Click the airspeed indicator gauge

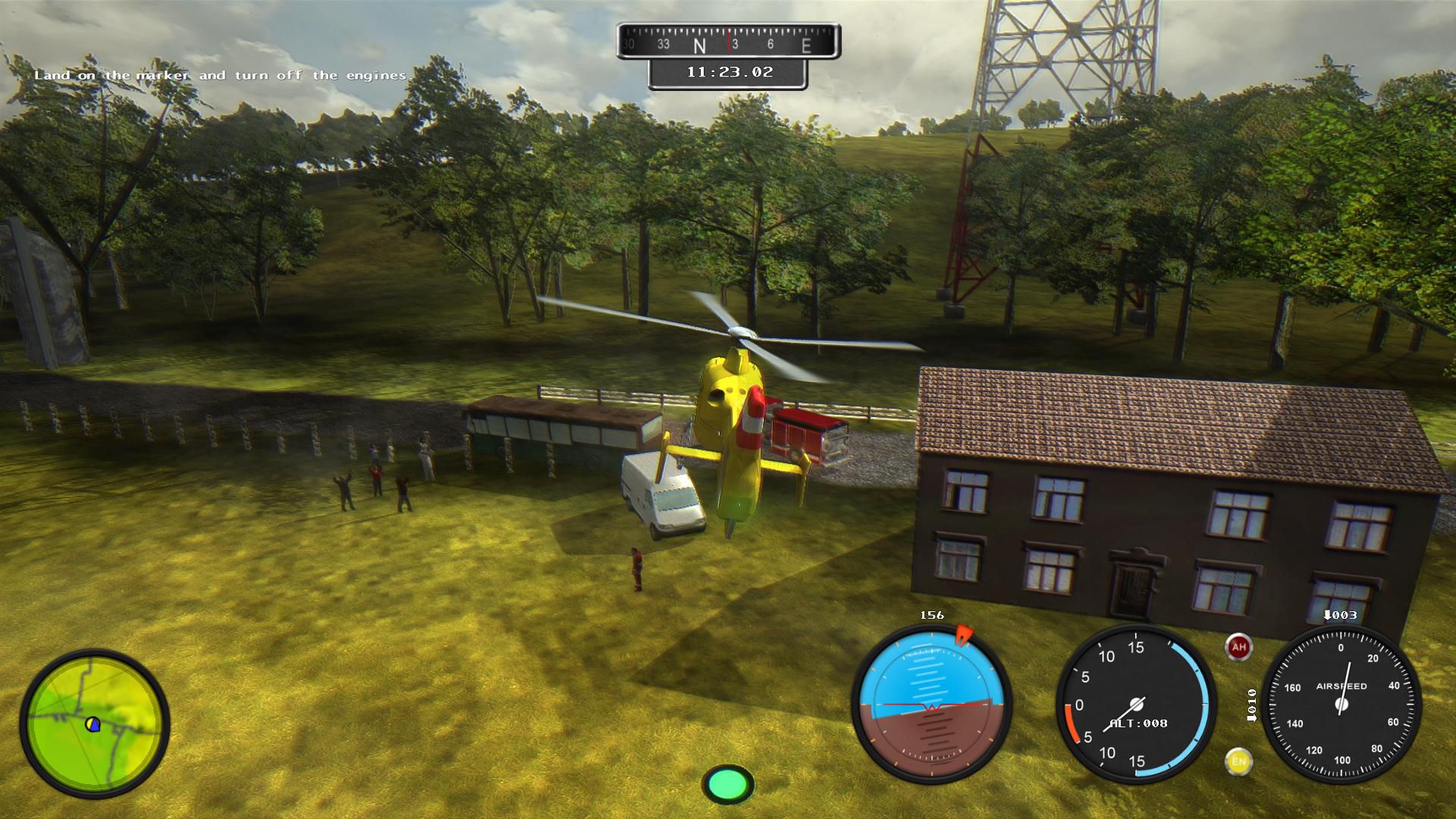(x=1341, y=703)
